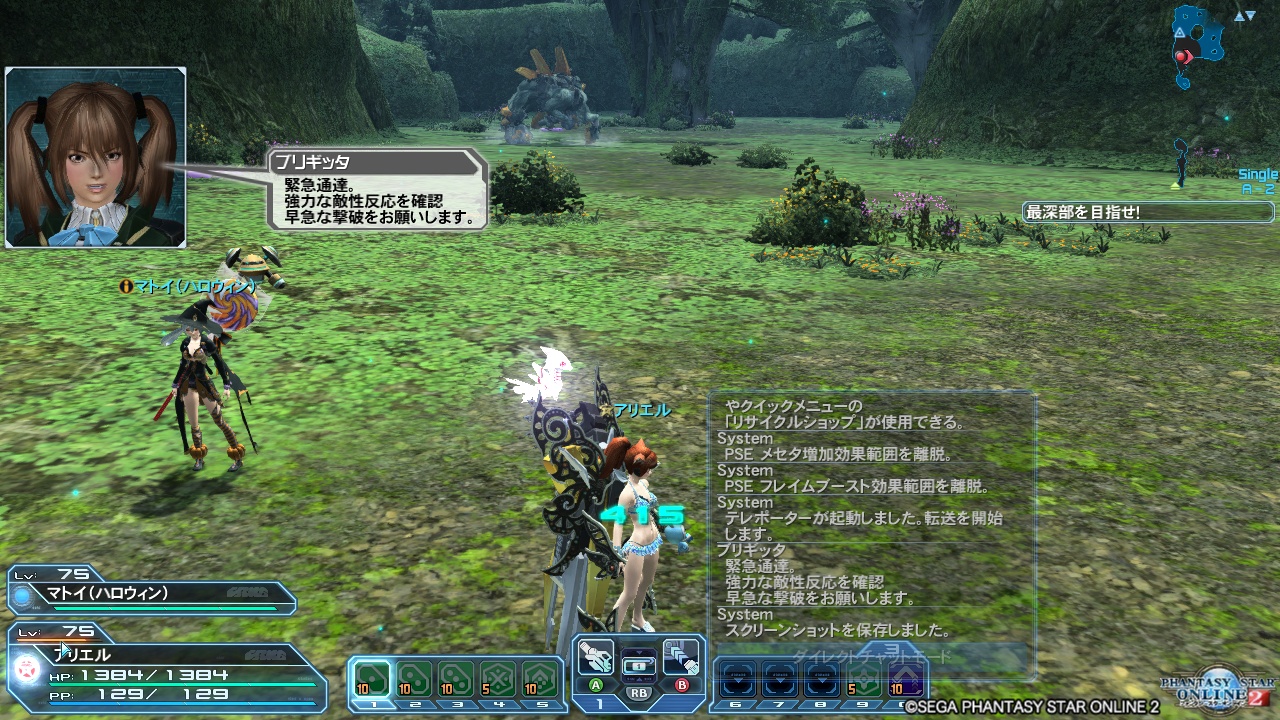Image resolution: width=1280 pixels, height=720 pixels.
Task: Zoom the minimap using the up triangle
Action: point(1239,16)
